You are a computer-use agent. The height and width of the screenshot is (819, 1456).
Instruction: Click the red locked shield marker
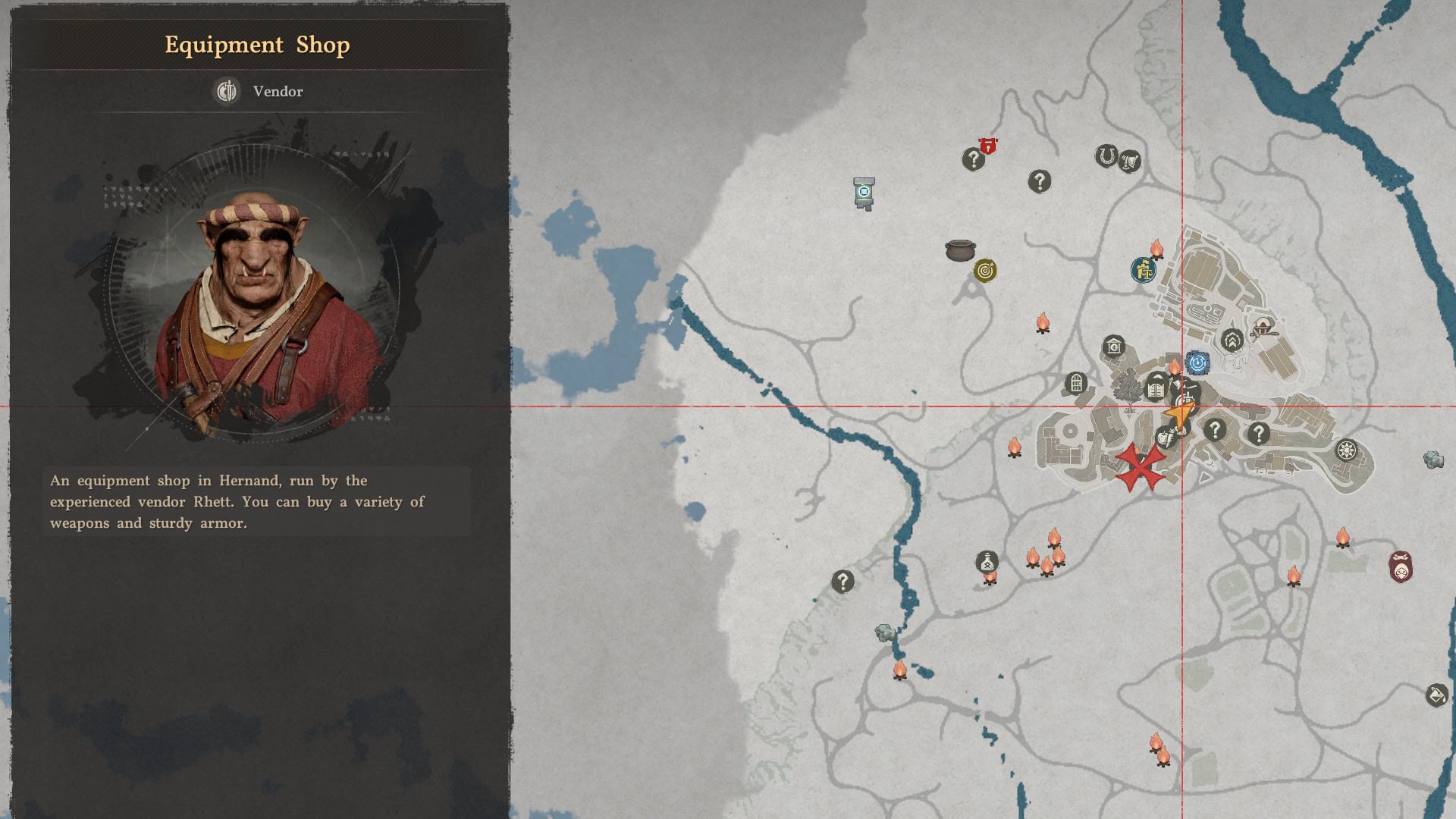coord(987,146)
